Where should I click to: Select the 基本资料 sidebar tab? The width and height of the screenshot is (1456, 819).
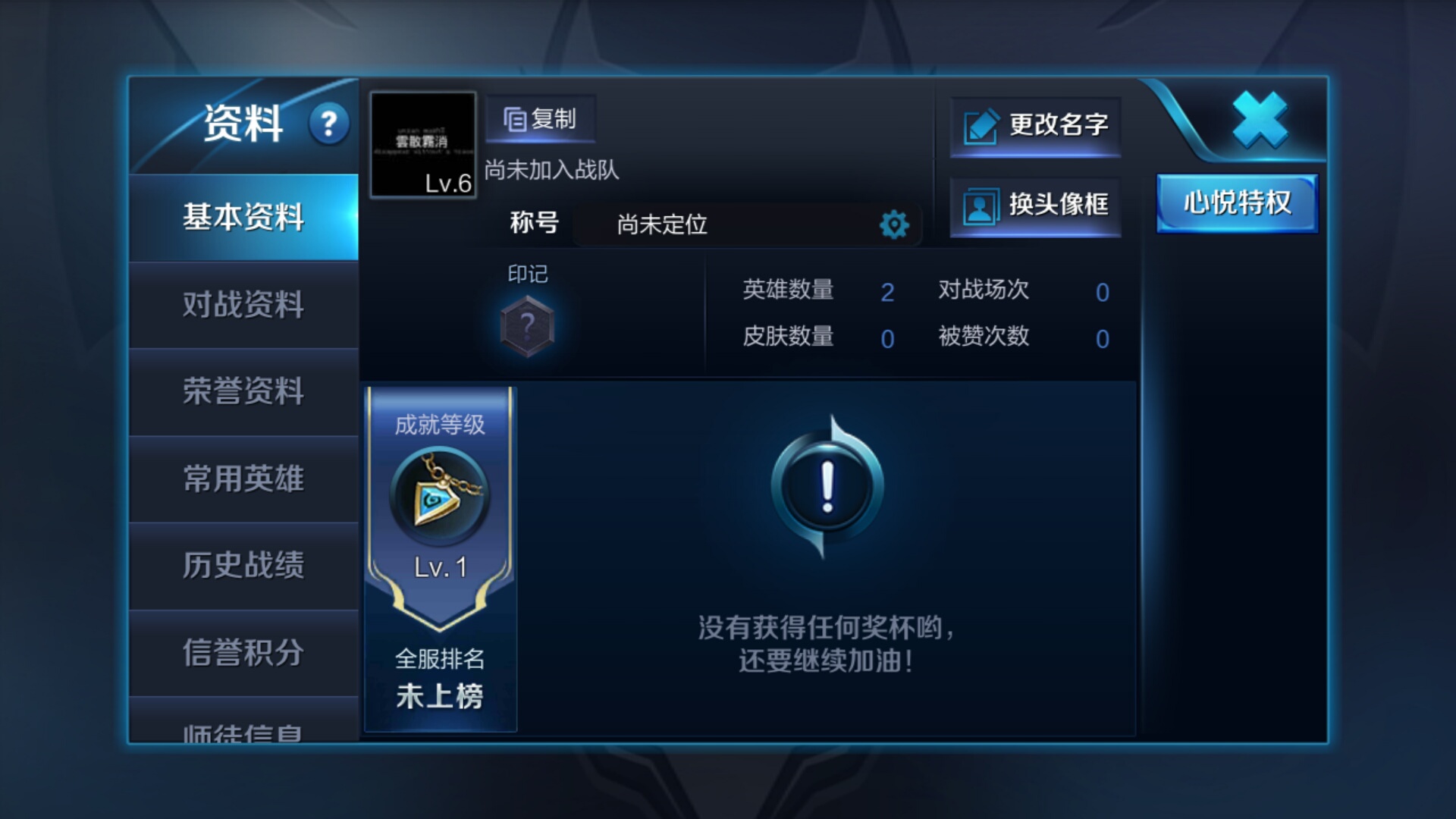pyautogui.click(x=244, y=218)
